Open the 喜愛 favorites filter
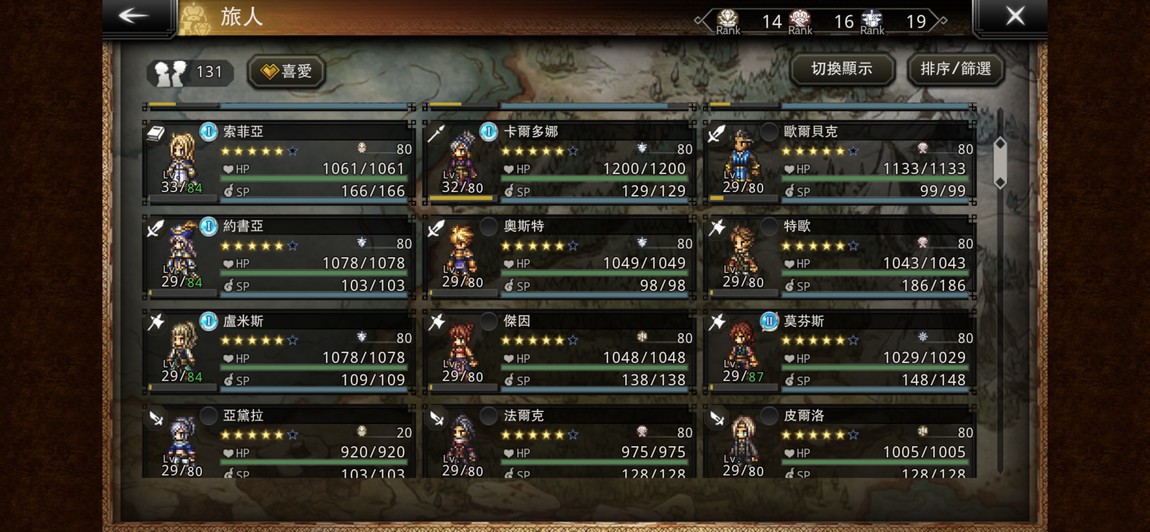 coord(287,71)
